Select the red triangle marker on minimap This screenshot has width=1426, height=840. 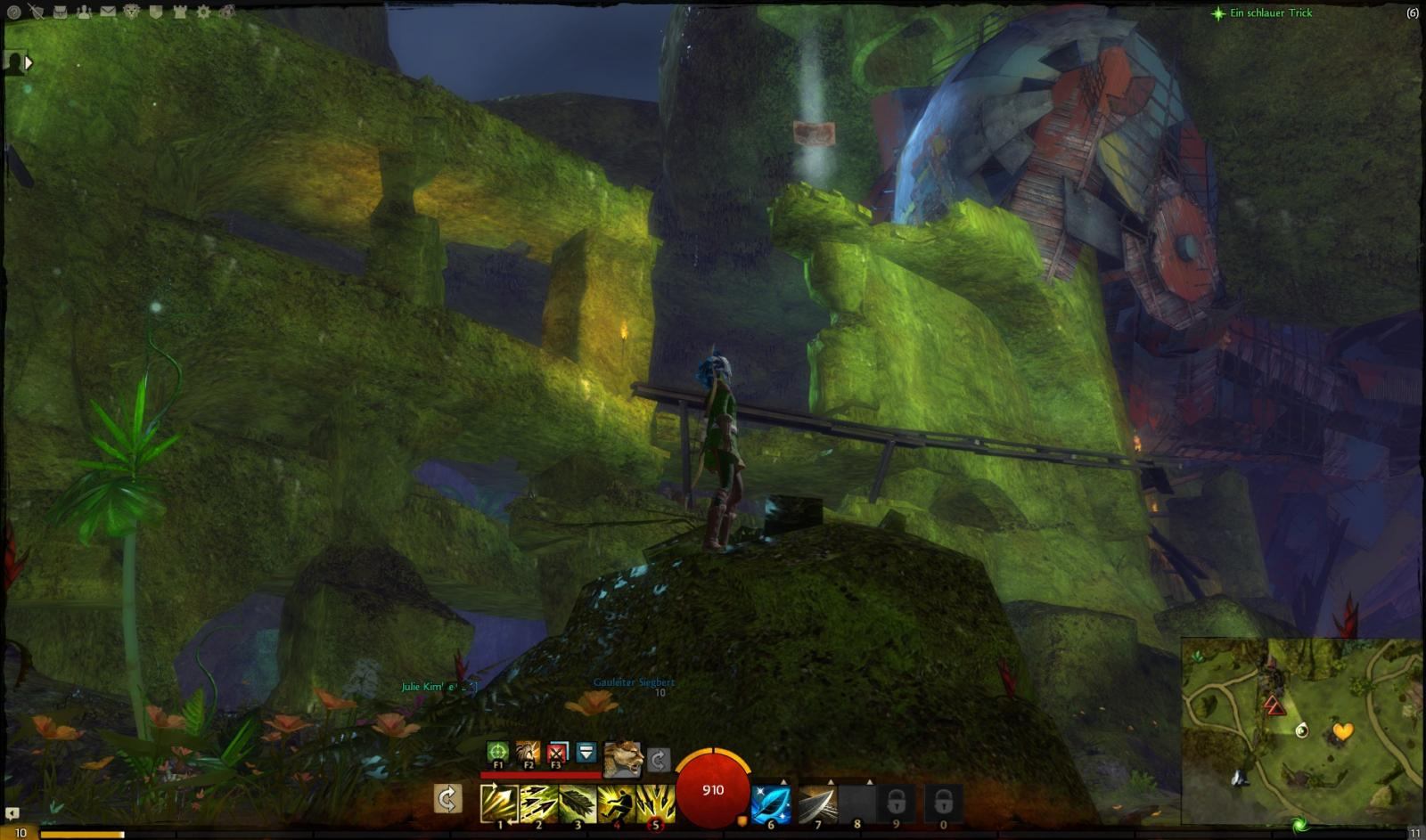point(1274,706)
